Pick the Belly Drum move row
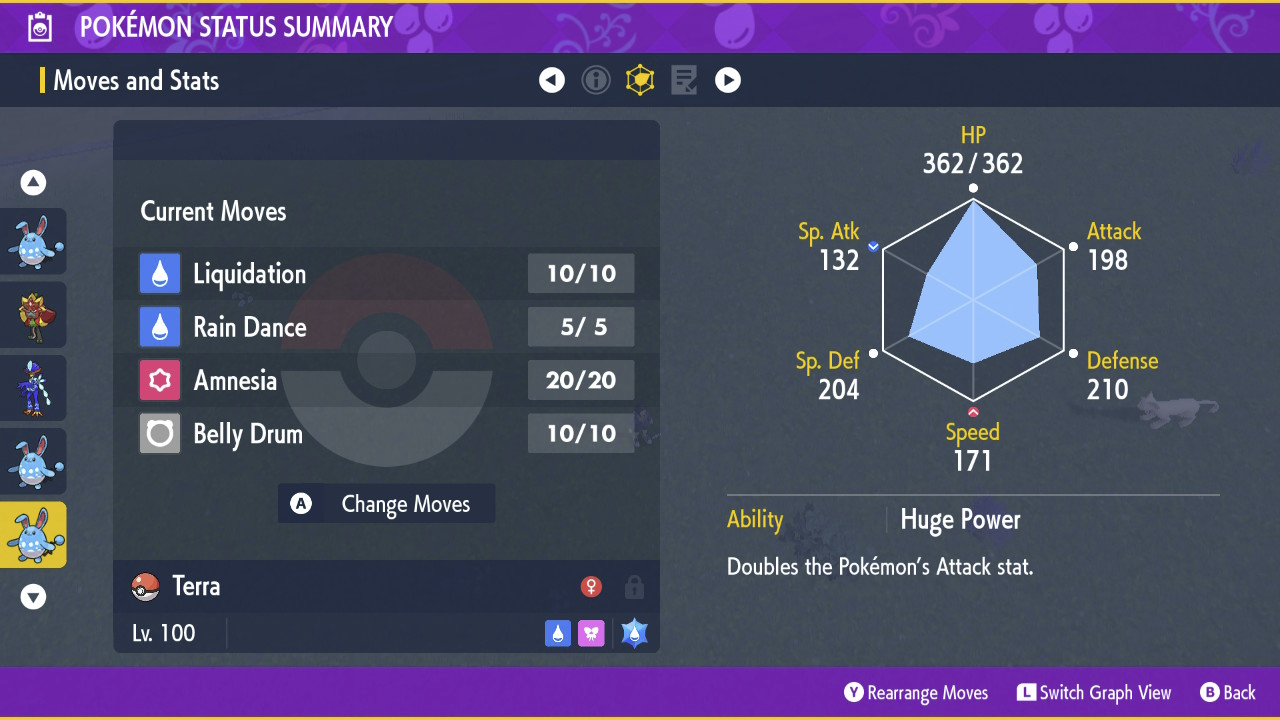This screenshot has height=720, width=1280. 387,434
